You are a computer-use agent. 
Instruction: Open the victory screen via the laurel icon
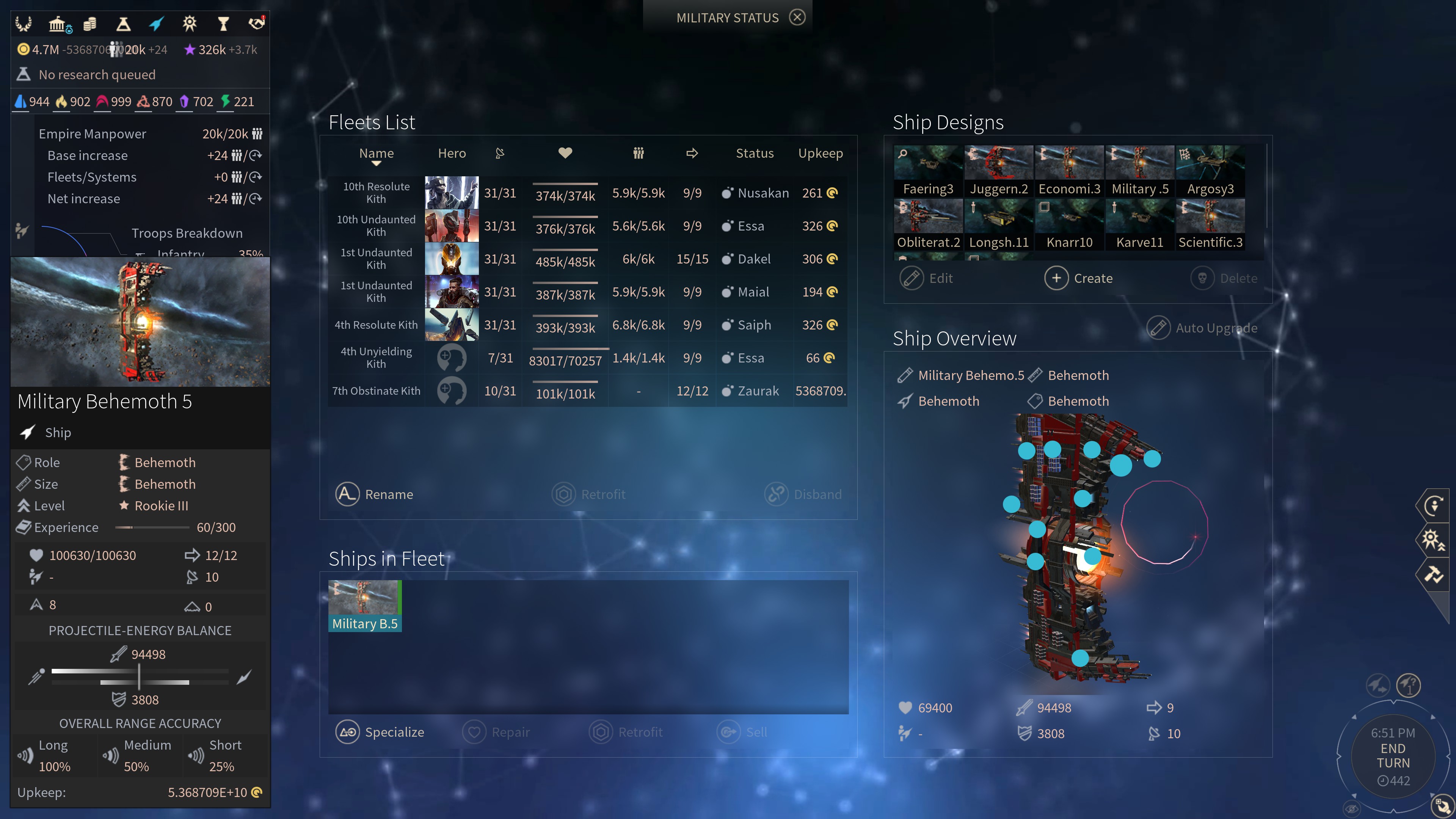pos(23,23)
